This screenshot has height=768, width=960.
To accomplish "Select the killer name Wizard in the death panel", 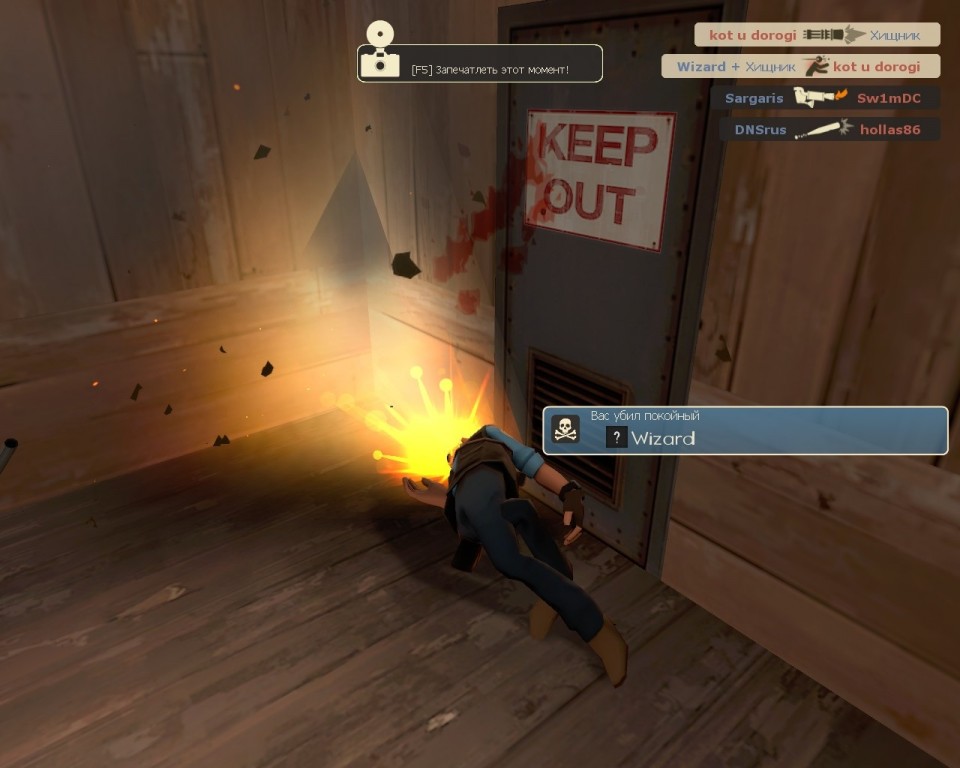I will pos(663,438).
